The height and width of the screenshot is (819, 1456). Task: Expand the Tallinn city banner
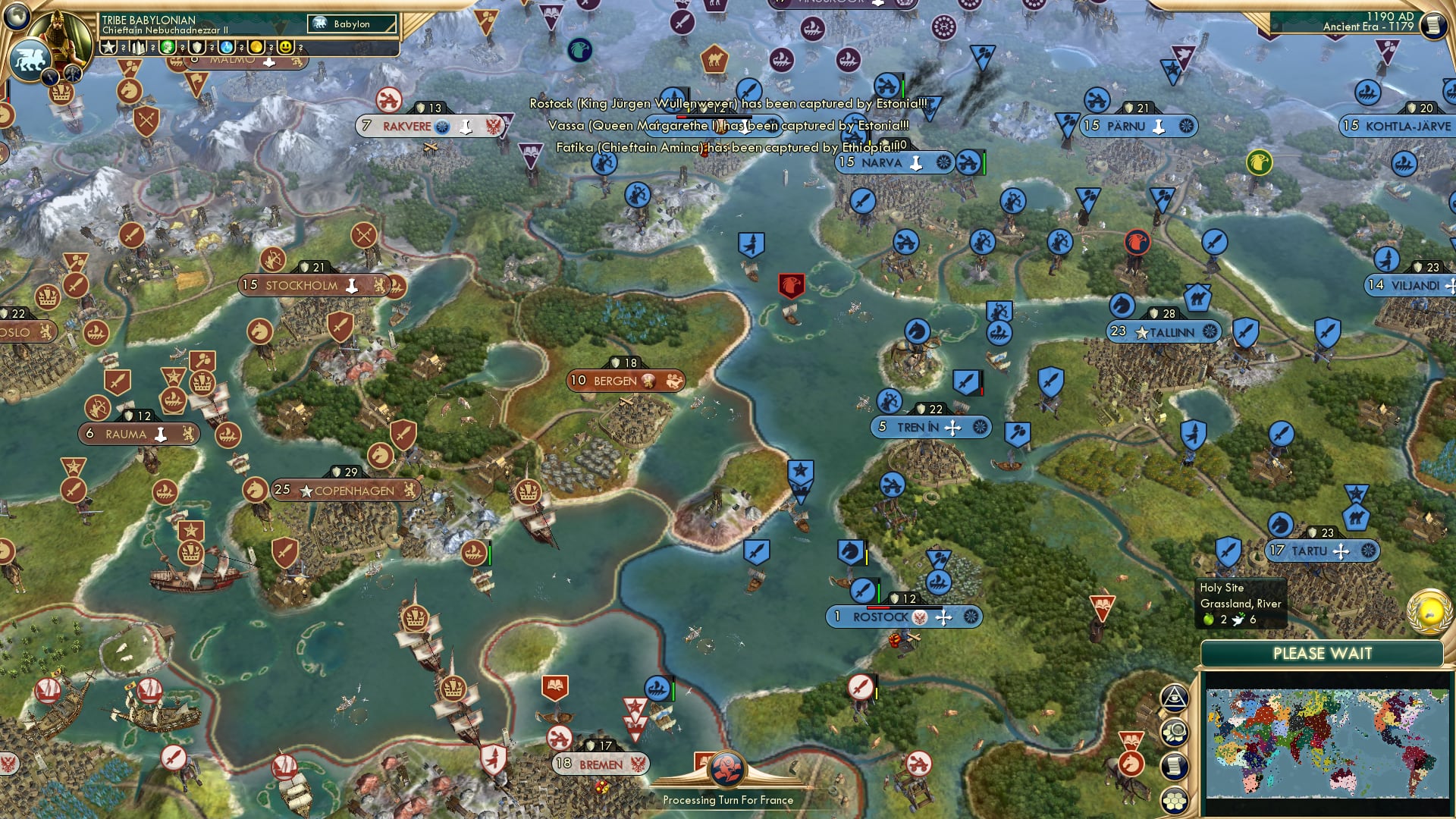click(x=1163, y=332)
